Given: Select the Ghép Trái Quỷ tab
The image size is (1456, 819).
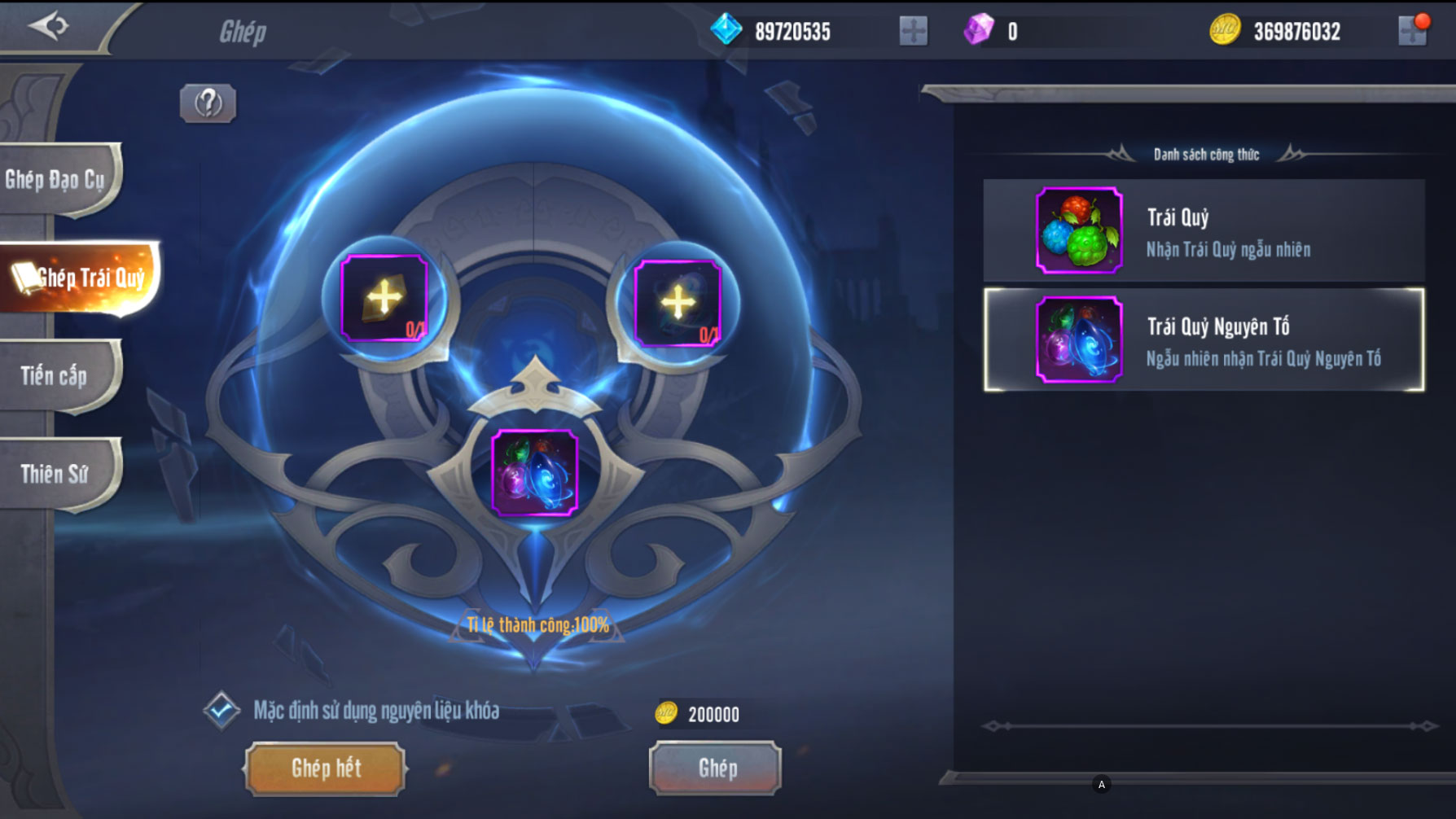Looking at the screenshot, I should [81, 278].
